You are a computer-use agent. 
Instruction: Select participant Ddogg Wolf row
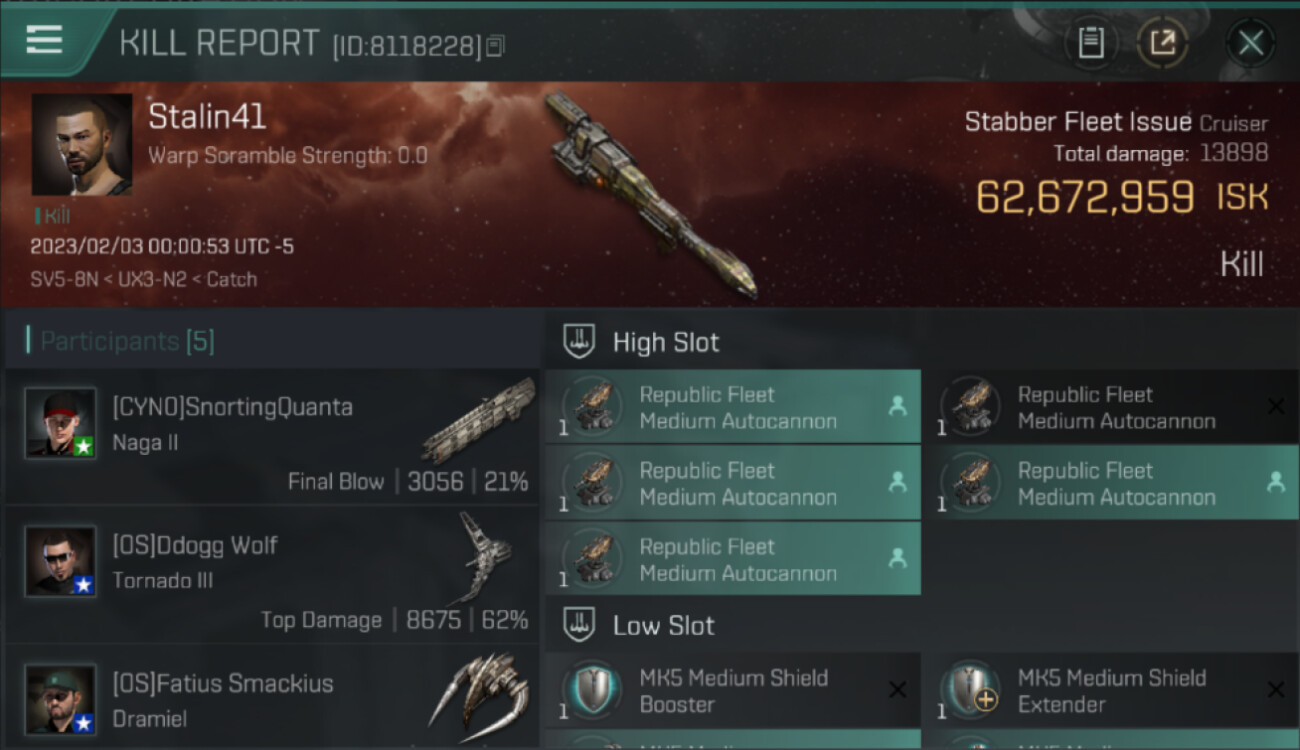pos(272,576)
